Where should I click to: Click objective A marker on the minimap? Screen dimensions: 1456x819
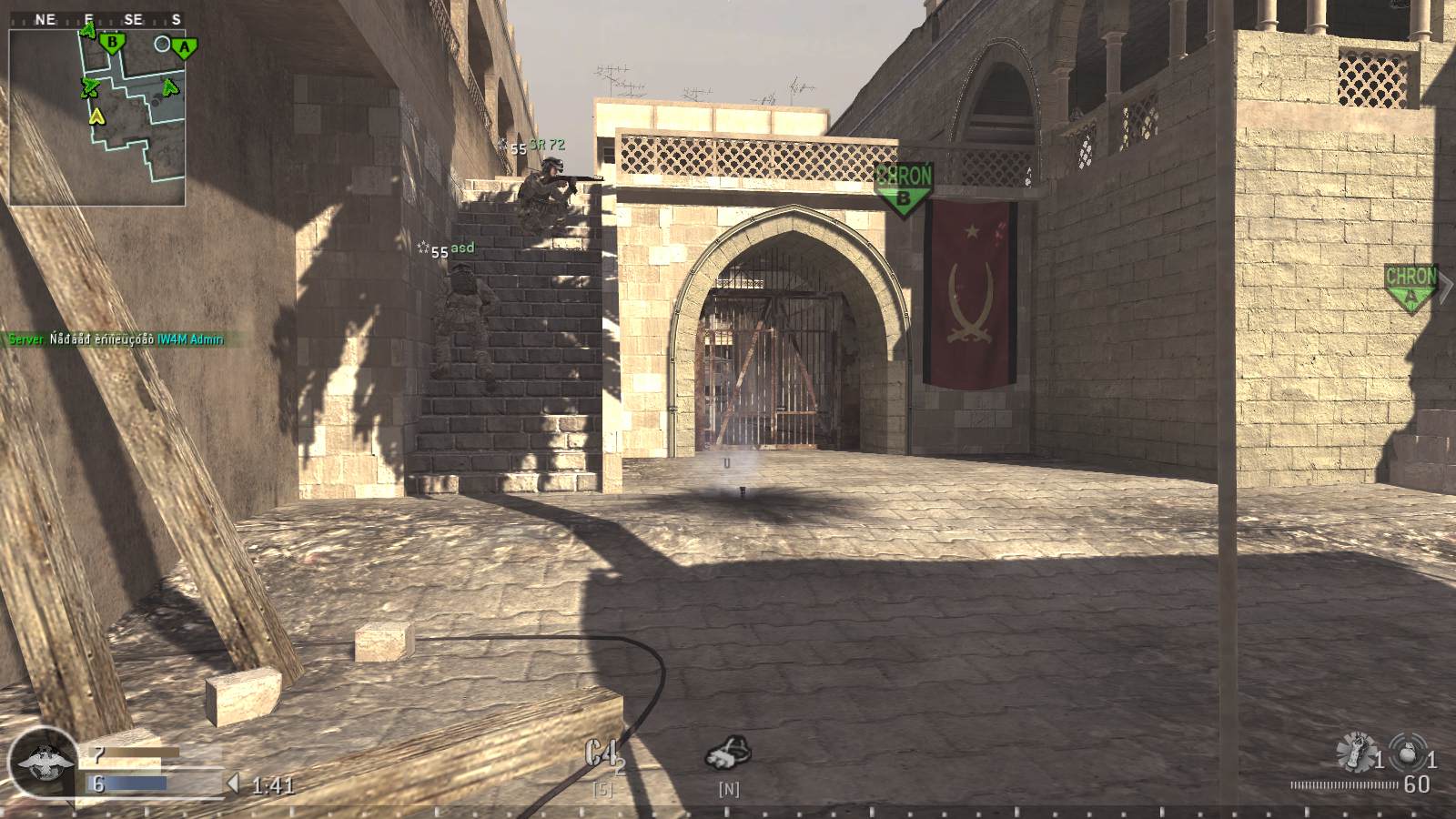[185, 45]
